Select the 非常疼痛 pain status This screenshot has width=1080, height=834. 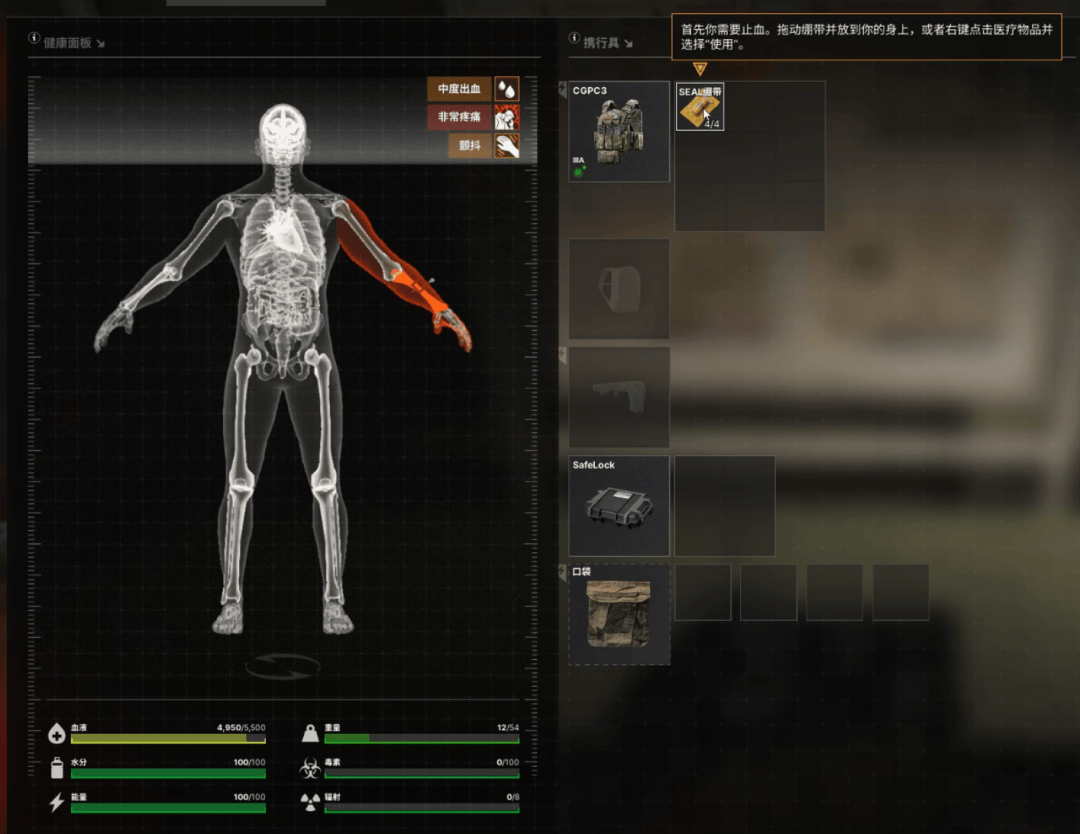459,117
